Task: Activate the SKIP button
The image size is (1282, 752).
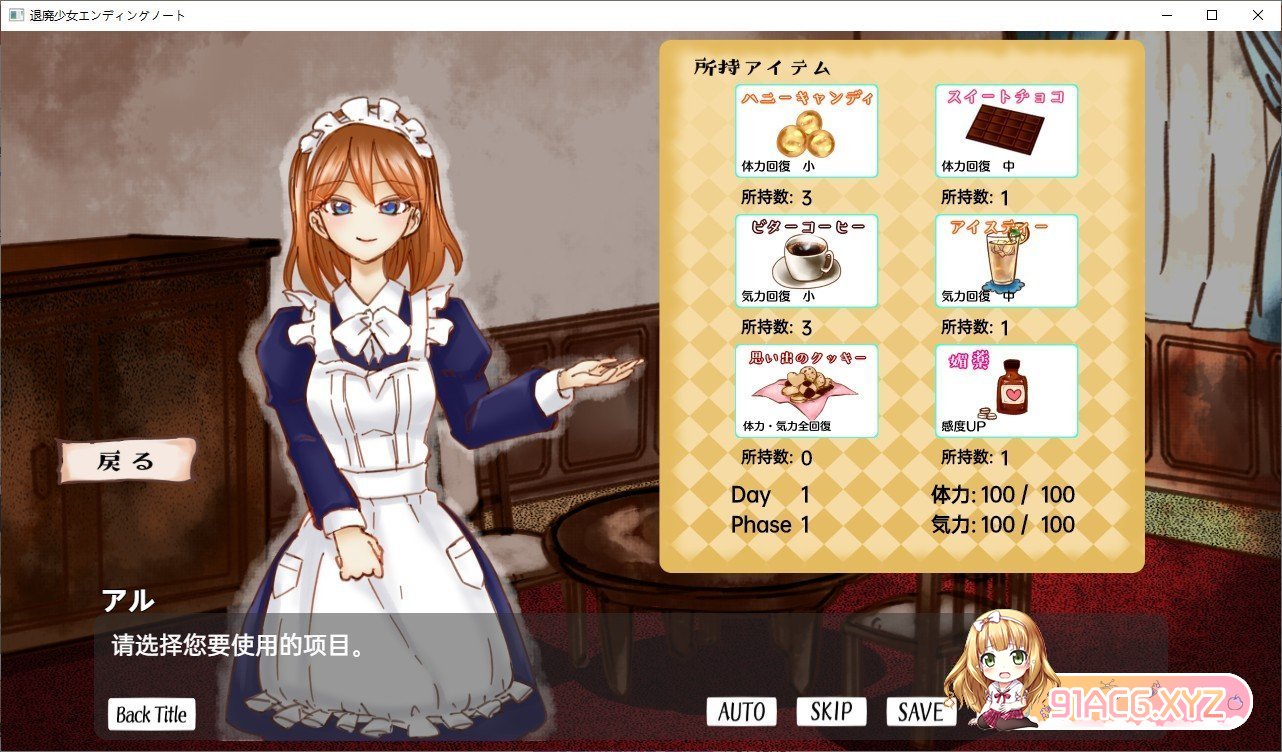Action: pos(831,711)
